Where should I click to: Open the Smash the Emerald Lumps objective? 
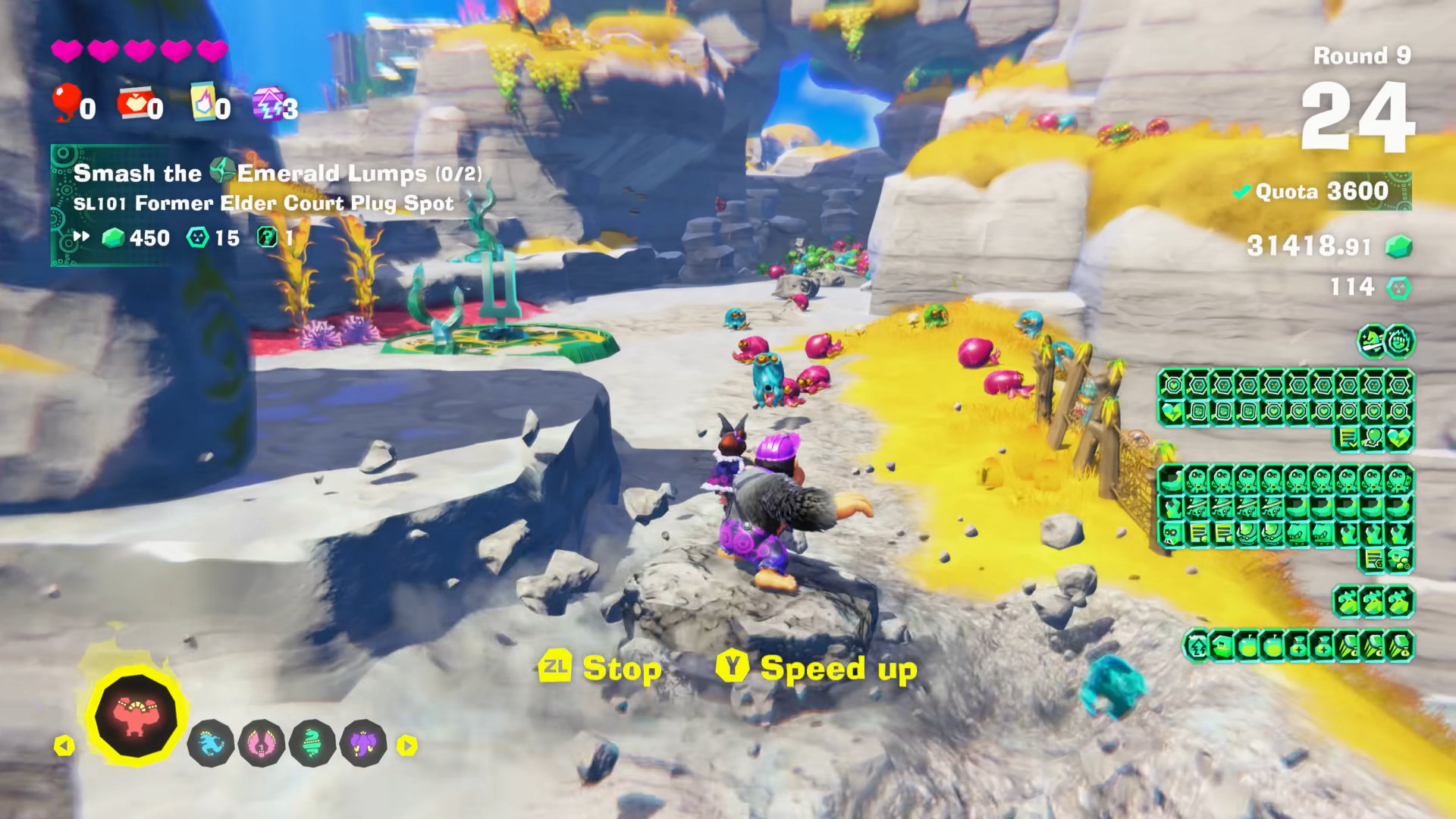(277, 174)
